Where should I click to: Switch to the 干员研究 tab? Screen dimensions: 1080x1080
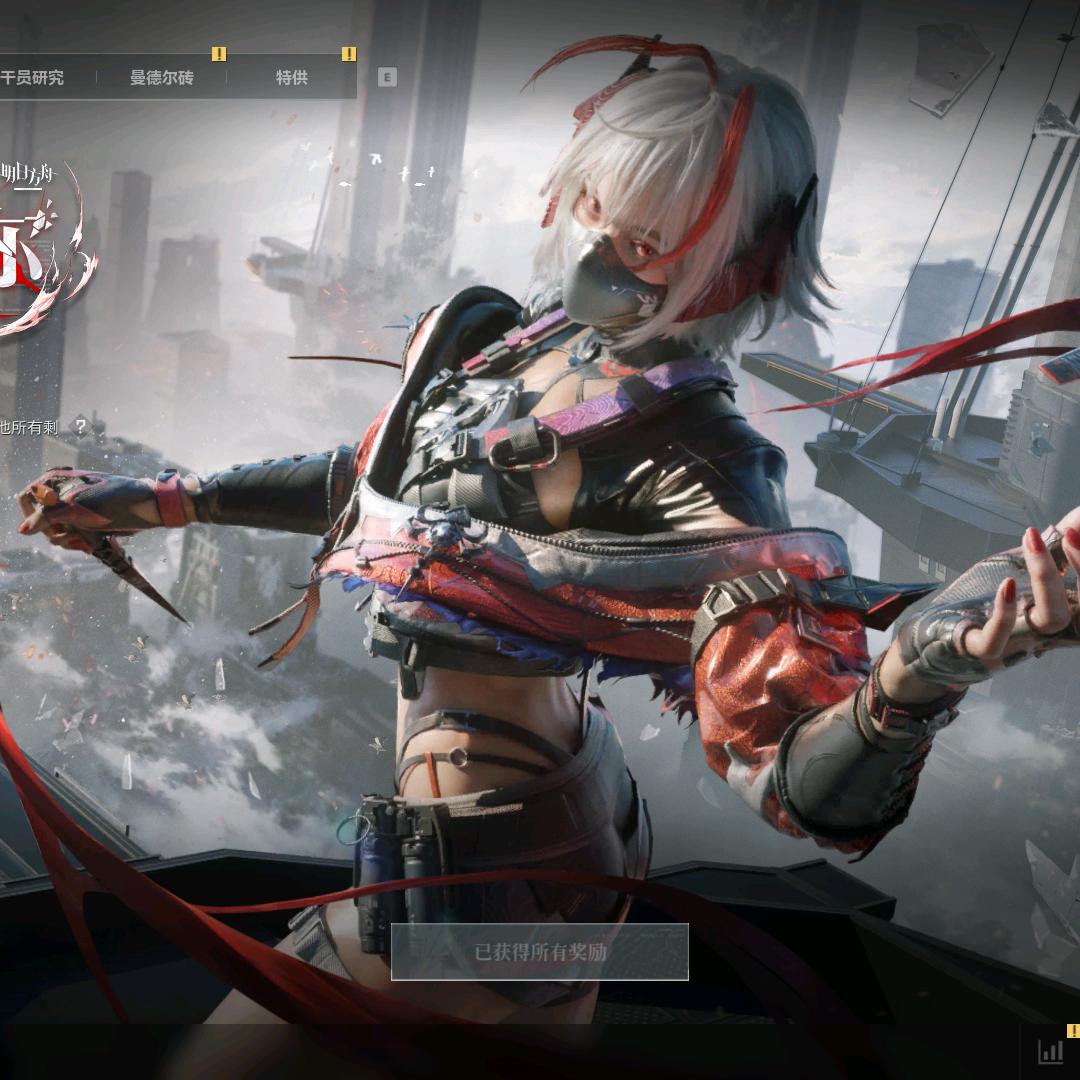[33, 77]
